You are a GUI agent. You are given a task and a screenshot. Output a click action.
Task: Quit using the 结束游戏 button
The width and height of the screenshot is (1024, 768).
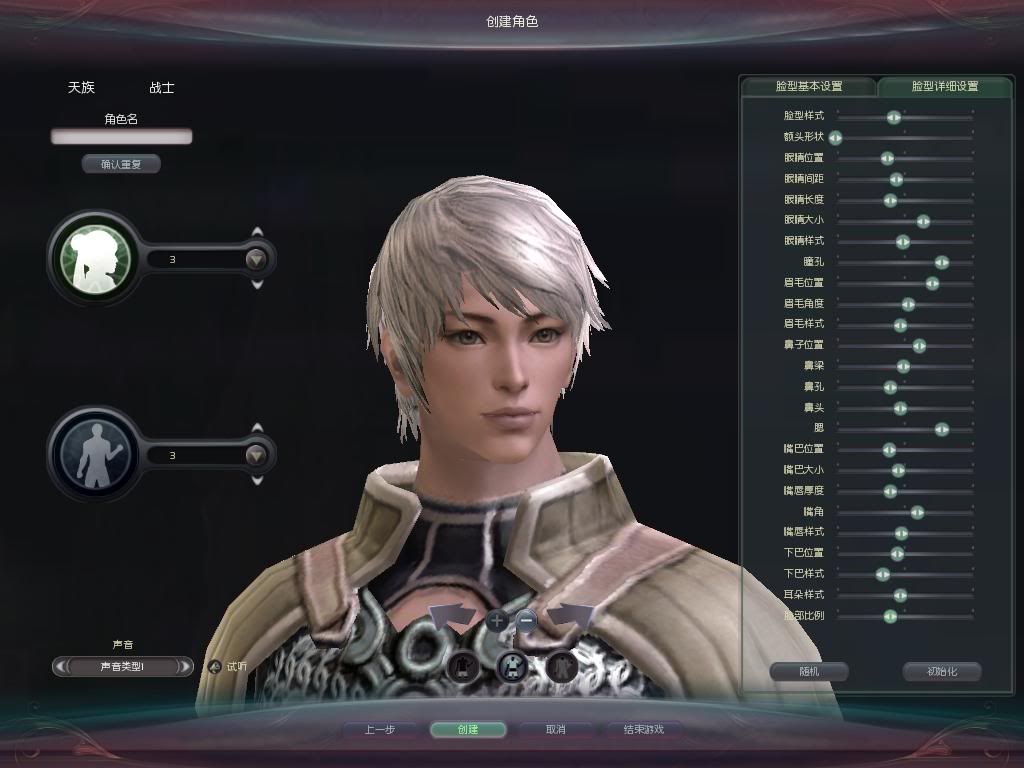(x=644, y=729)
